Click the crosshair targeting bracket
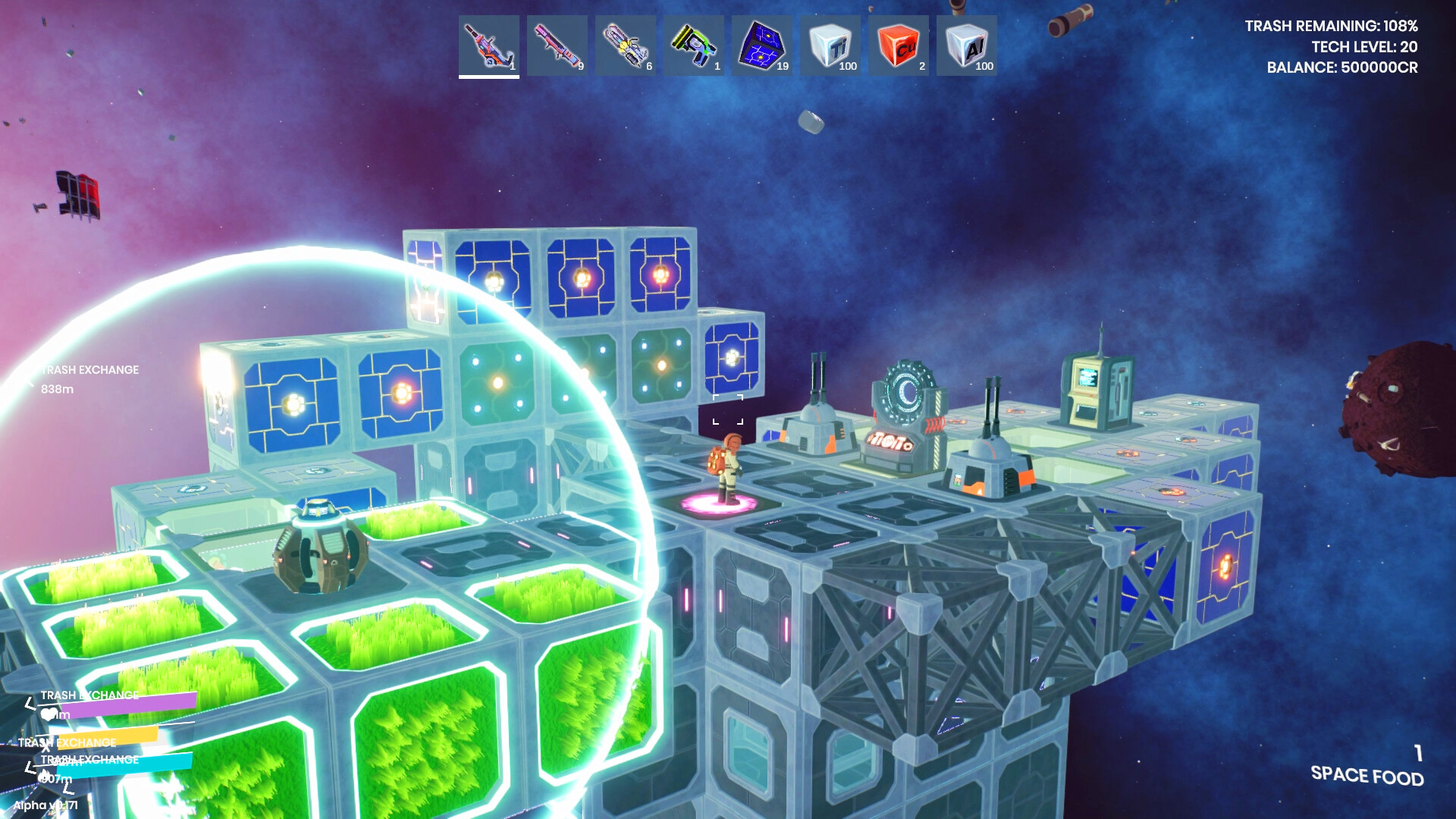The width and height of the screenshot is (1456, 819). (x=728, y=409)
